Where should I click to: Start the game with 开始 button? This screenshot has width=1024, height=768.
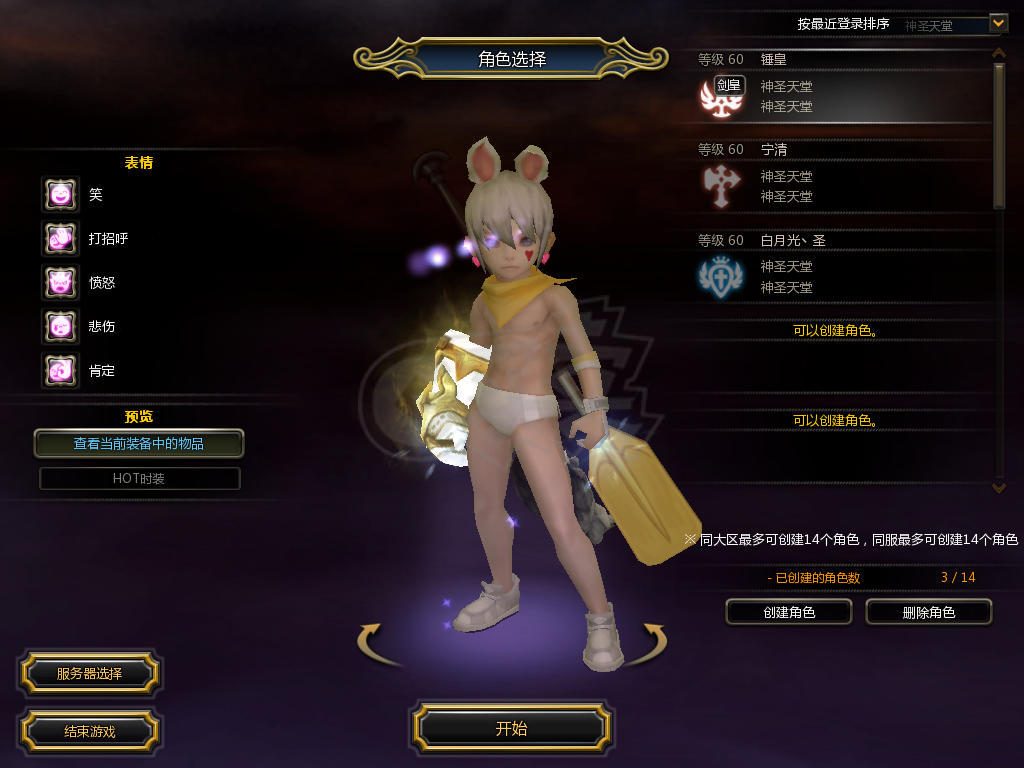[512, 728]
